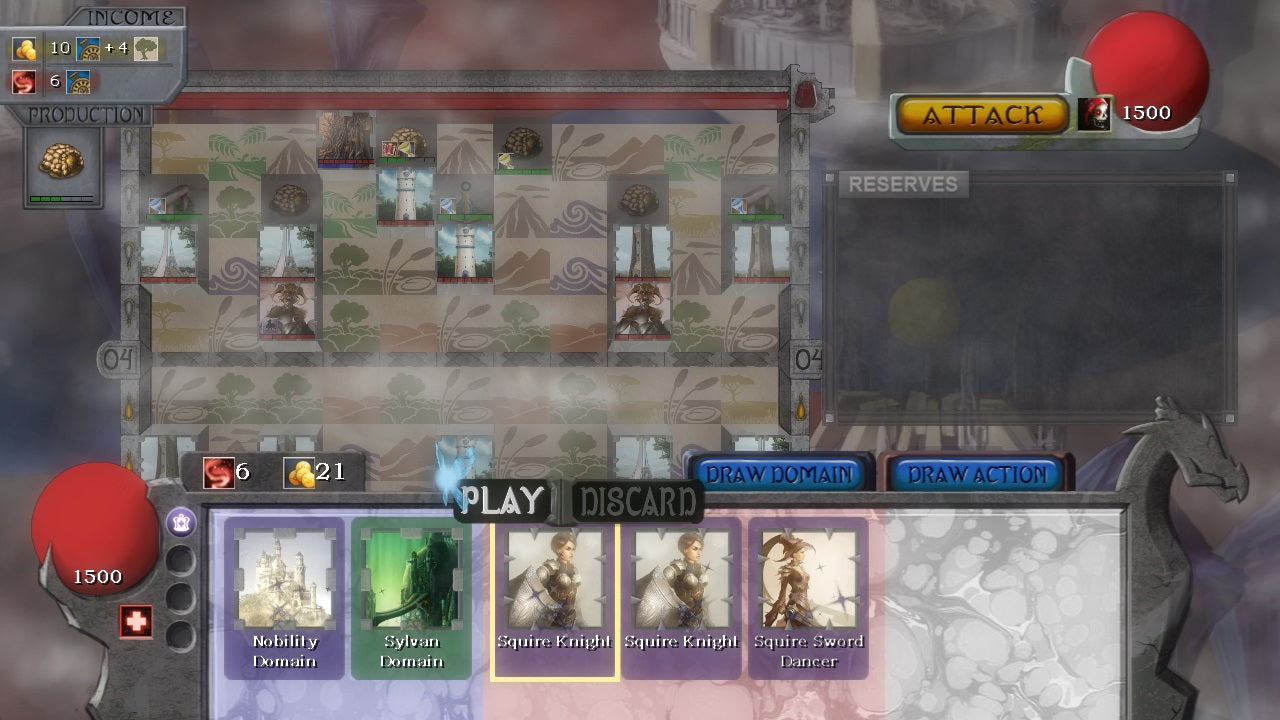Select the Nobility Domain card
This screenshot has height=720, width=1280.
click(284, 598)
